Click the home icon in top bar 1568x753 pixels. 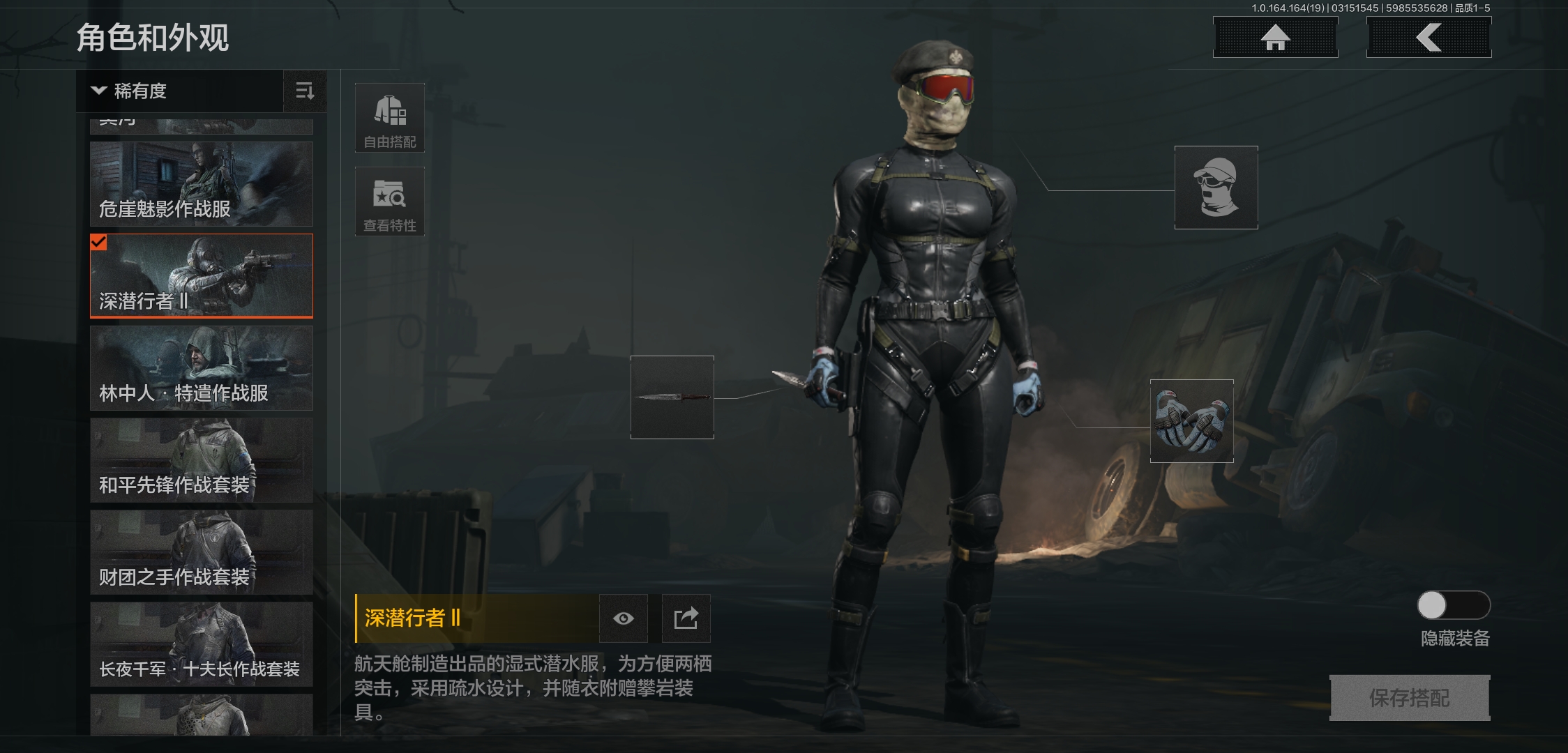pos(1275,38)
